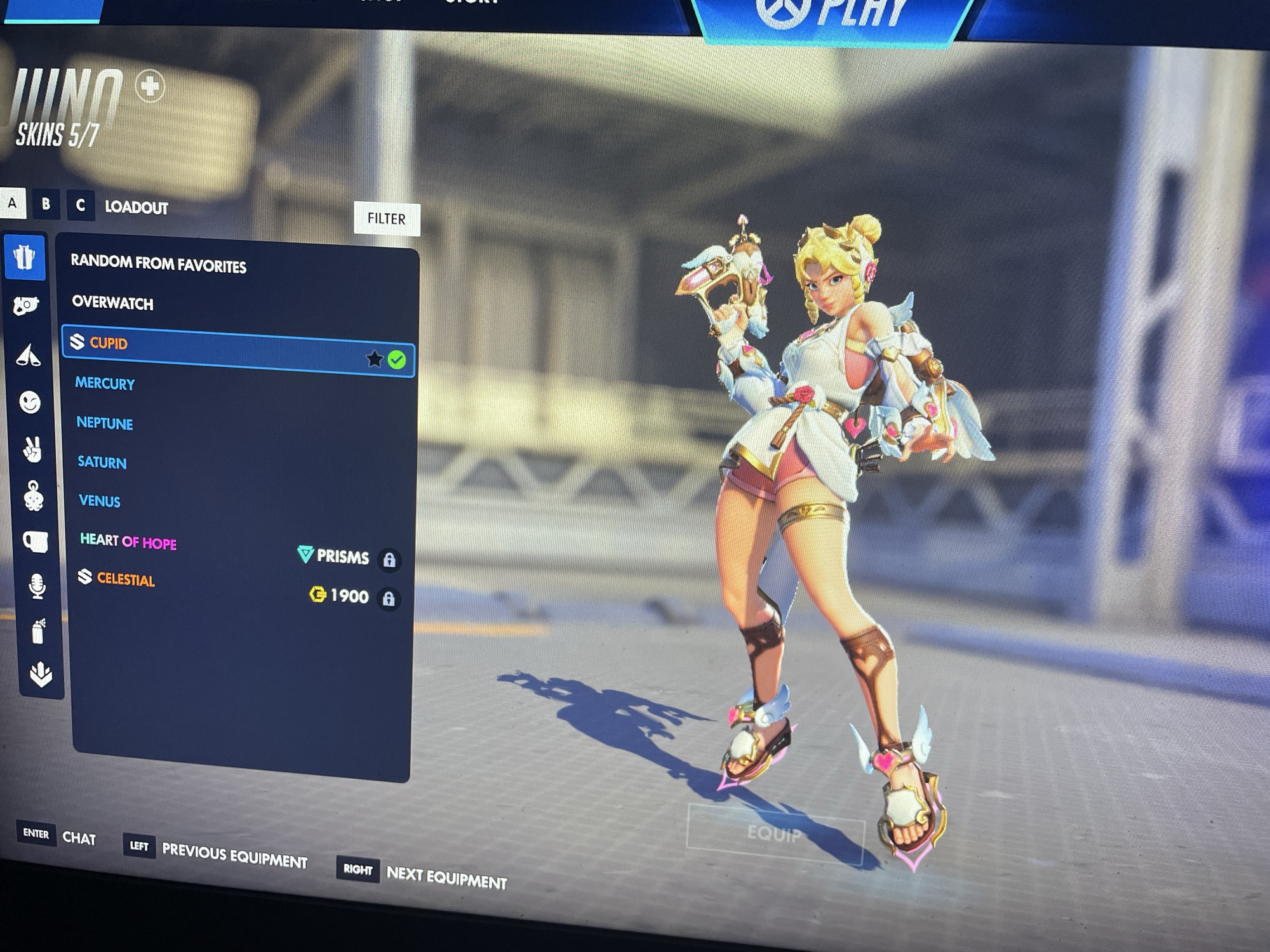This screenshot has height=952, width=1270.
Task: Open the victory poses peace-sign category
Action: coord(32,449)
